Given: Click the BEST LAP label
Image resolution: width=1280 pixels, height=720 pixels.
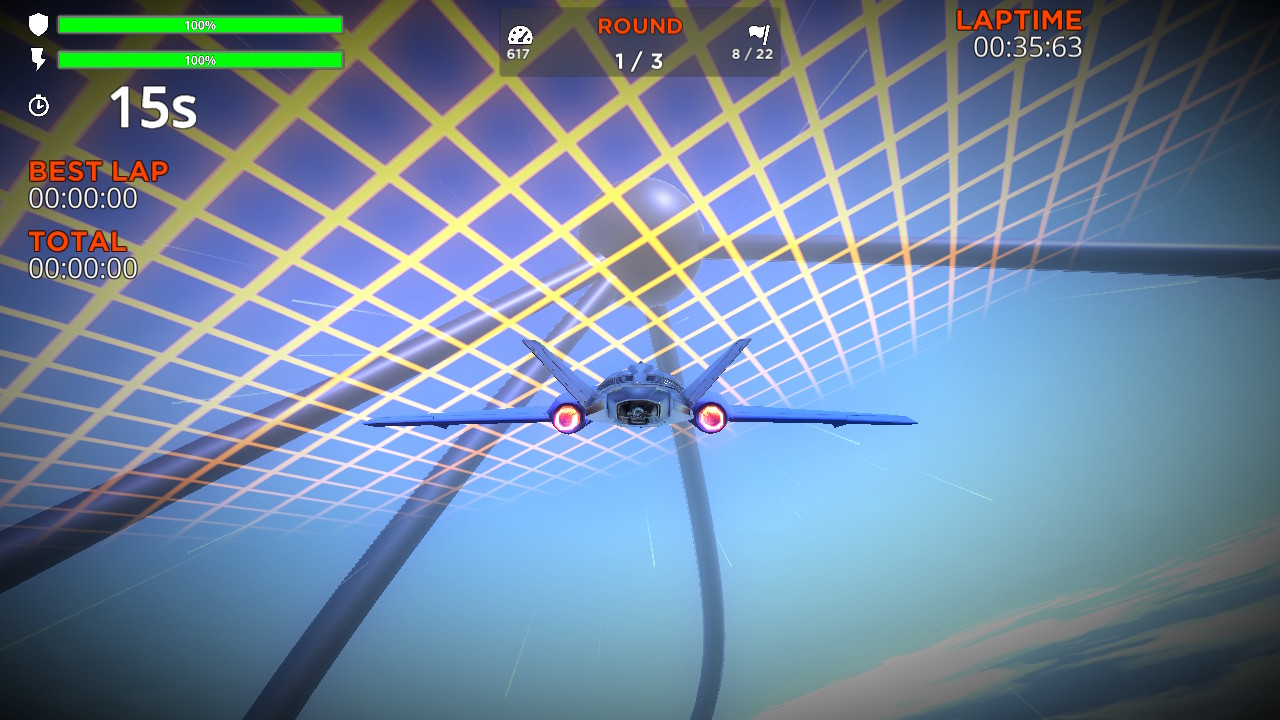Looking at the screenshot, I should 97,171.
